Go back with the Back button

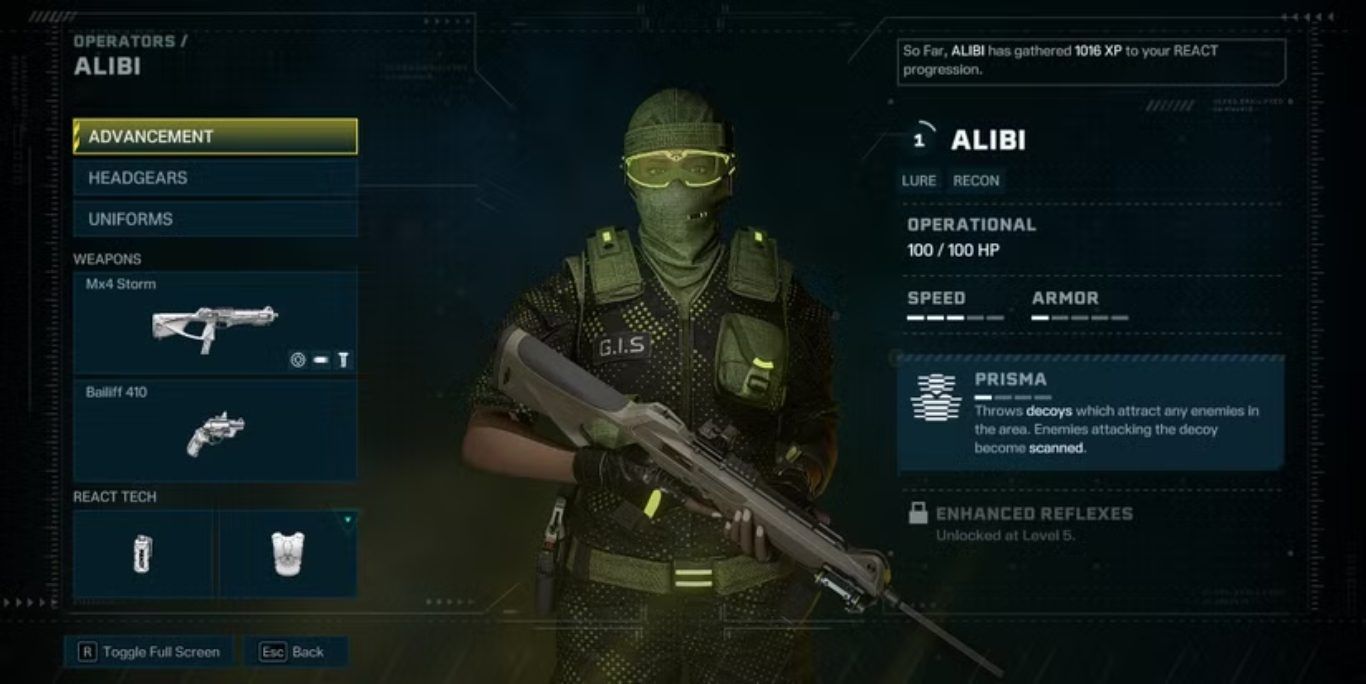294,652
